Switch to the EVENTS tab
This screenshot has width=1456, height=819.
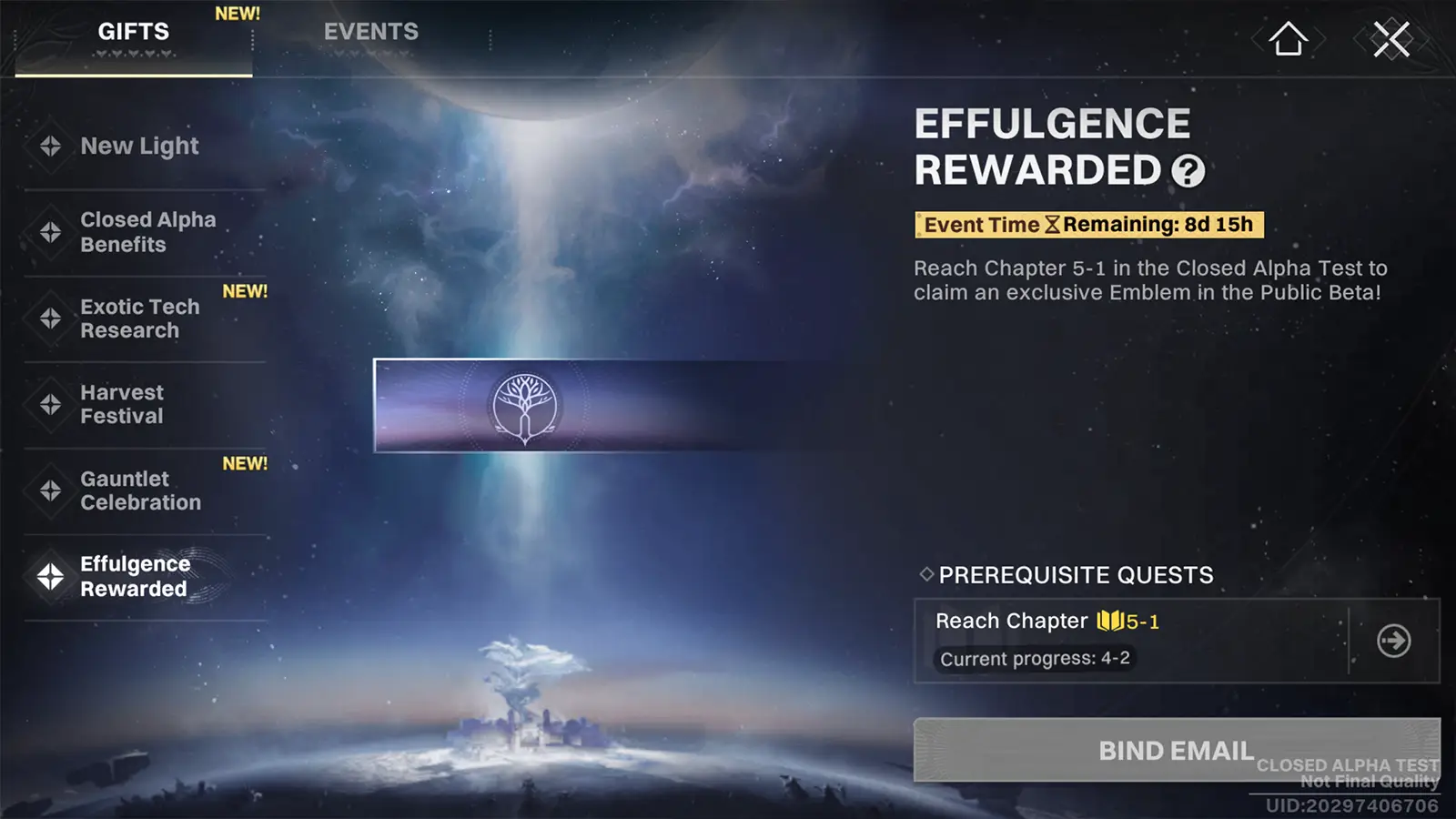pyautogui.click(x=369, y=31)
